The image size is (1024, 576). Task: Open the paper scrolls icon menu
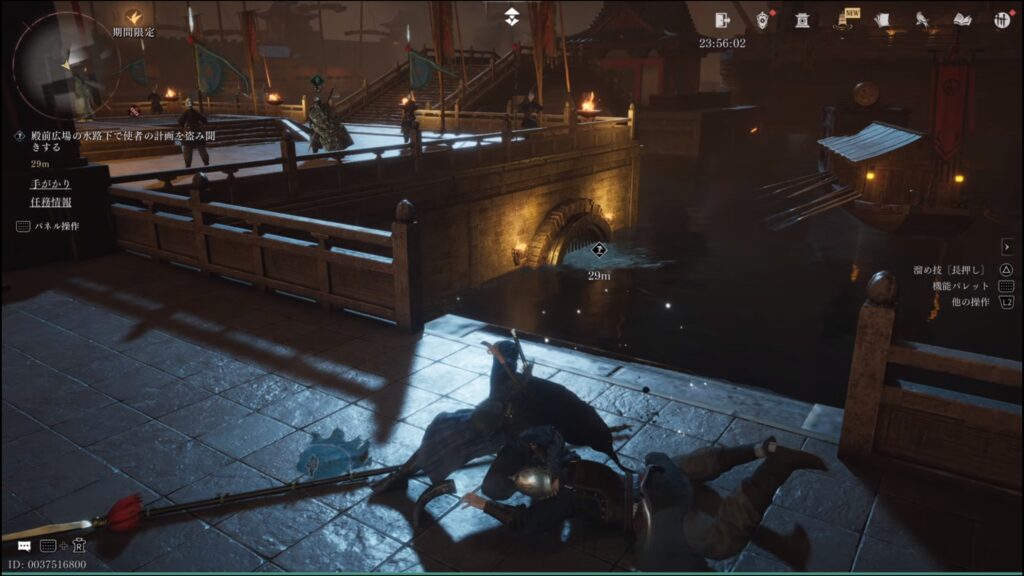[882, 20]
